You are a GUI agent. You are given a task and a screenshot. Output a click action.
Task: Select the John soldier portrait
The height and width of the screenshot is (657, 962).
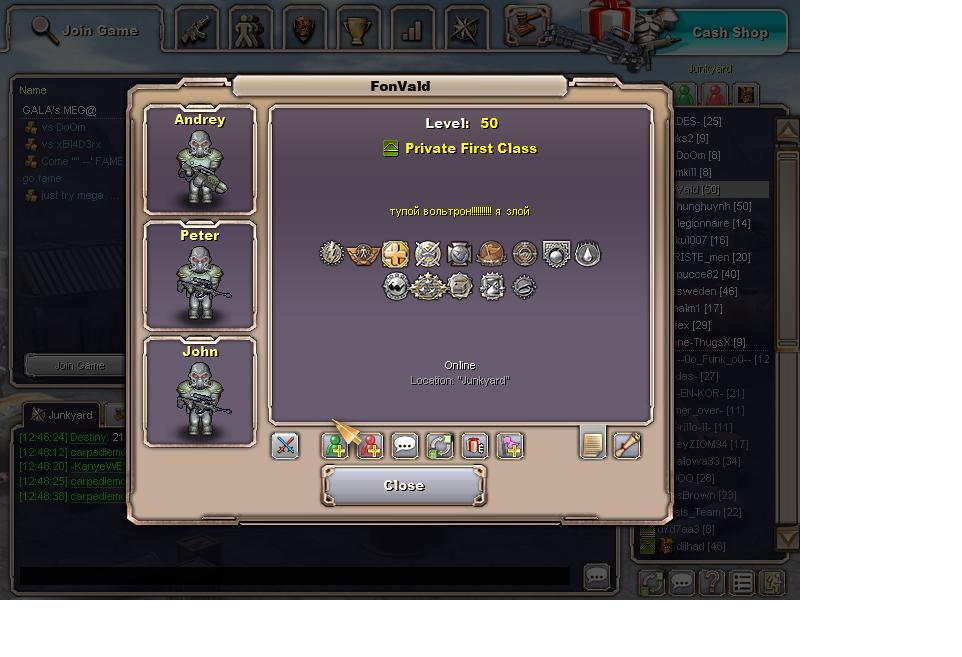(200, 392)
